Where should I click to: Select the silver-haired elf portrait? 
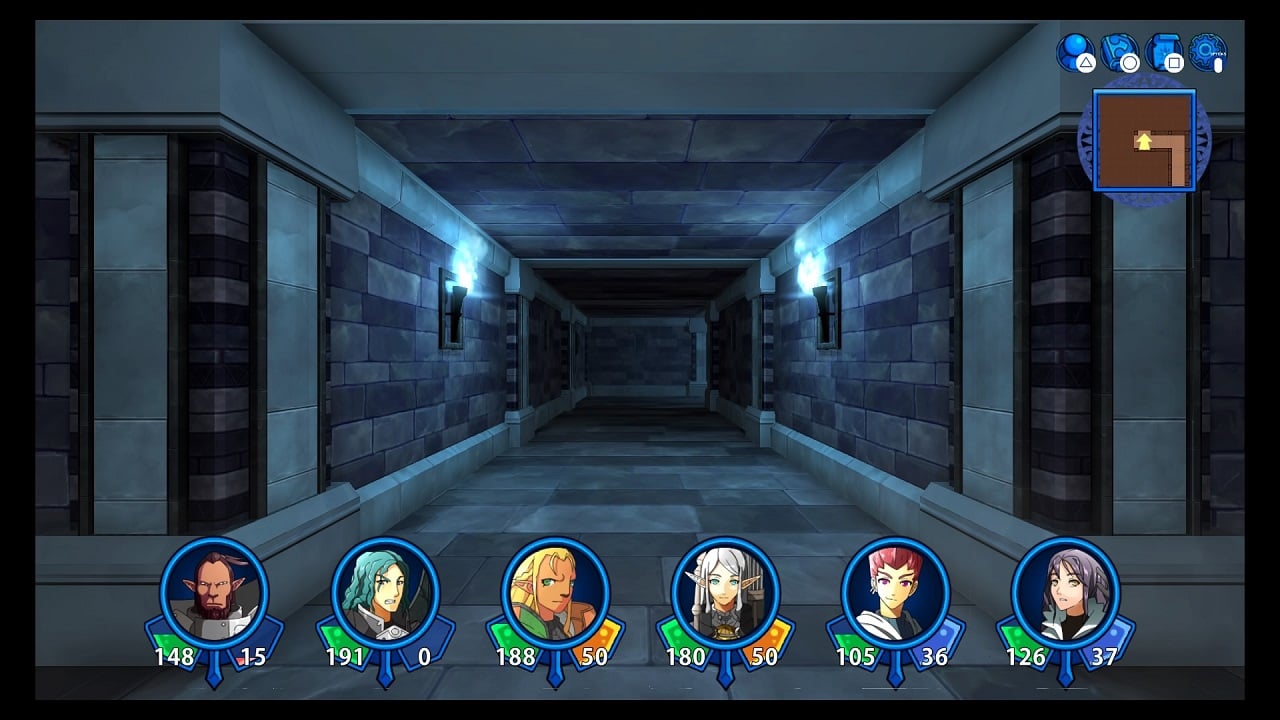[725, 592]
